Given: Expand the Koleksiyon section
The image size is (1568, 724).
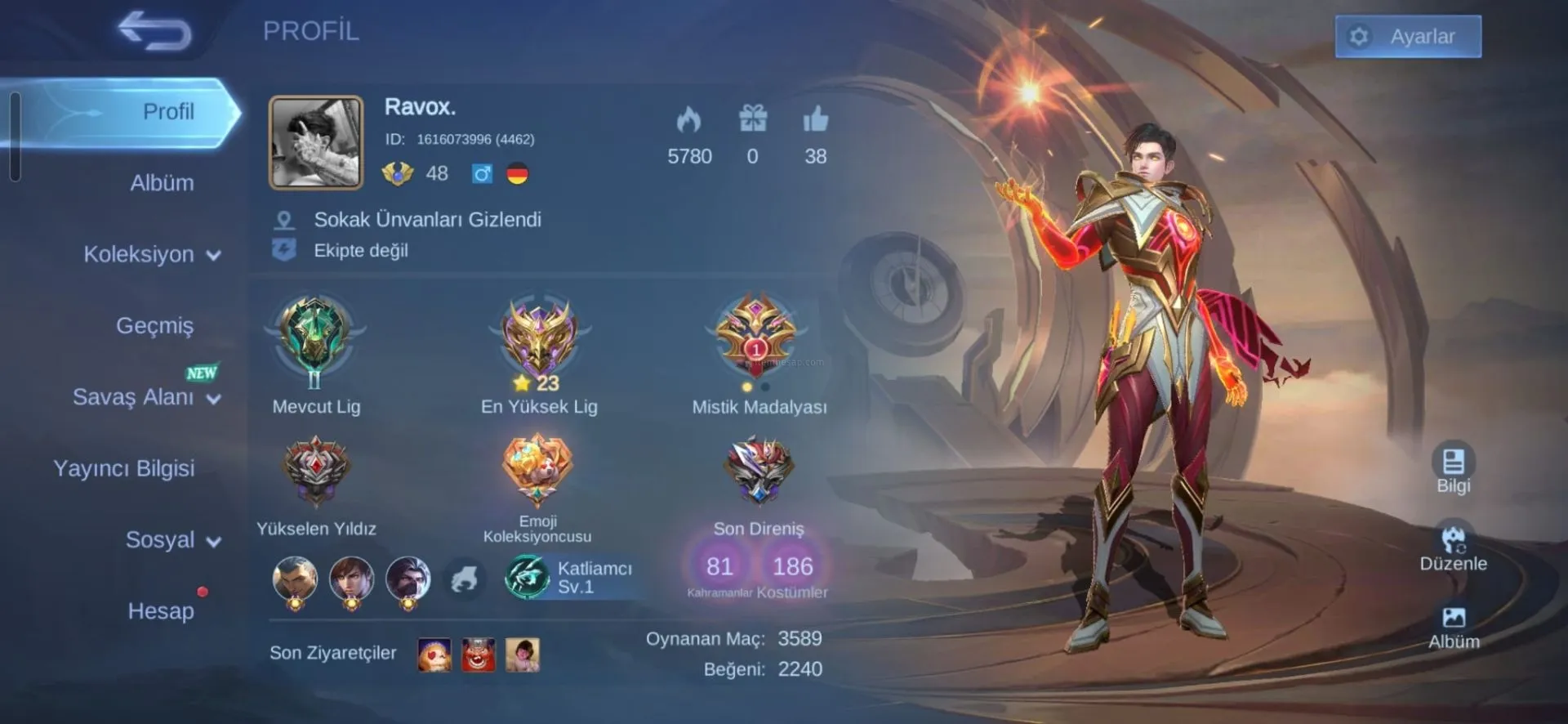Looking at the screenshot, I should coord(151,255).
